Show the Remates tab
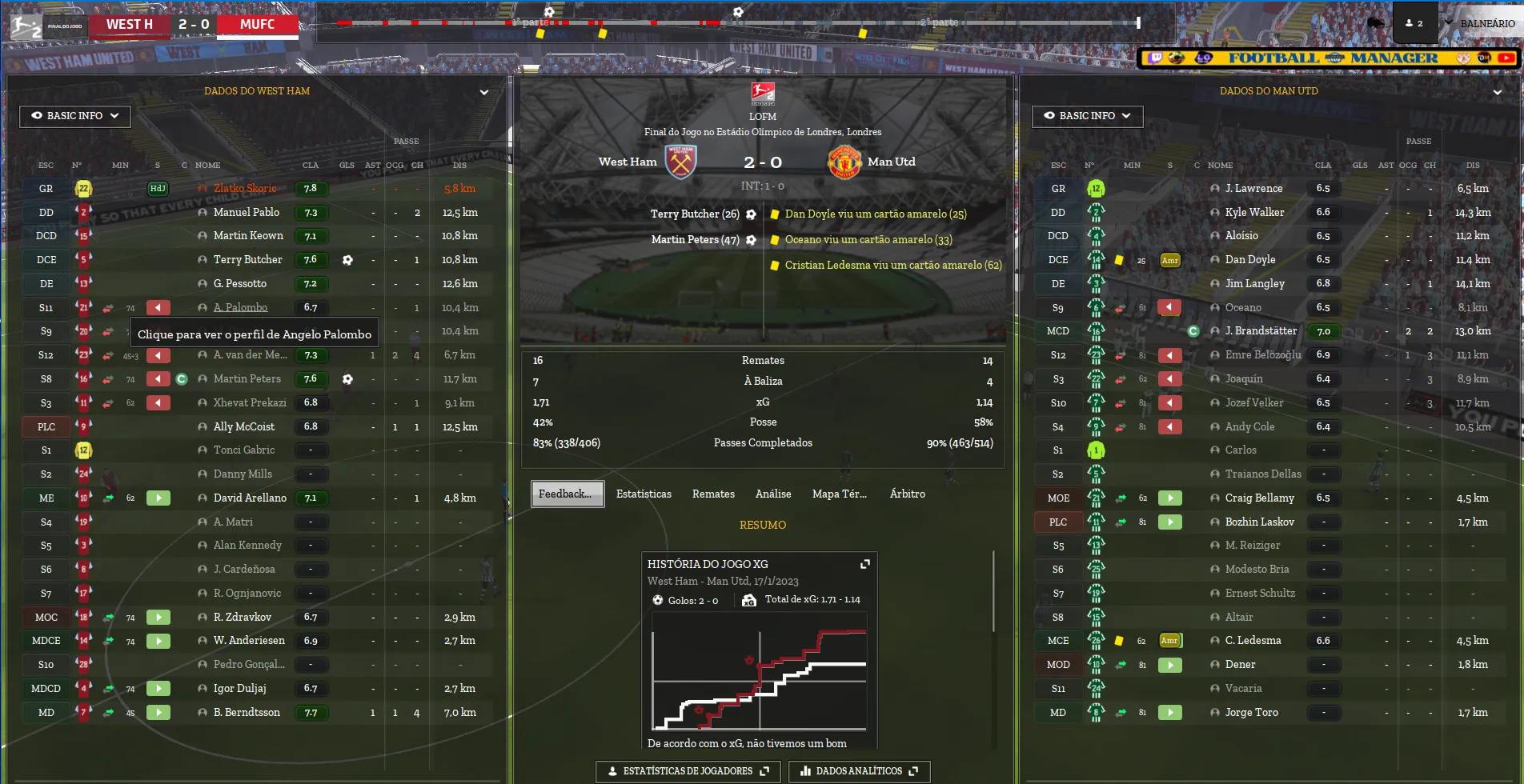1524x784 pixels. click(713, 494)
